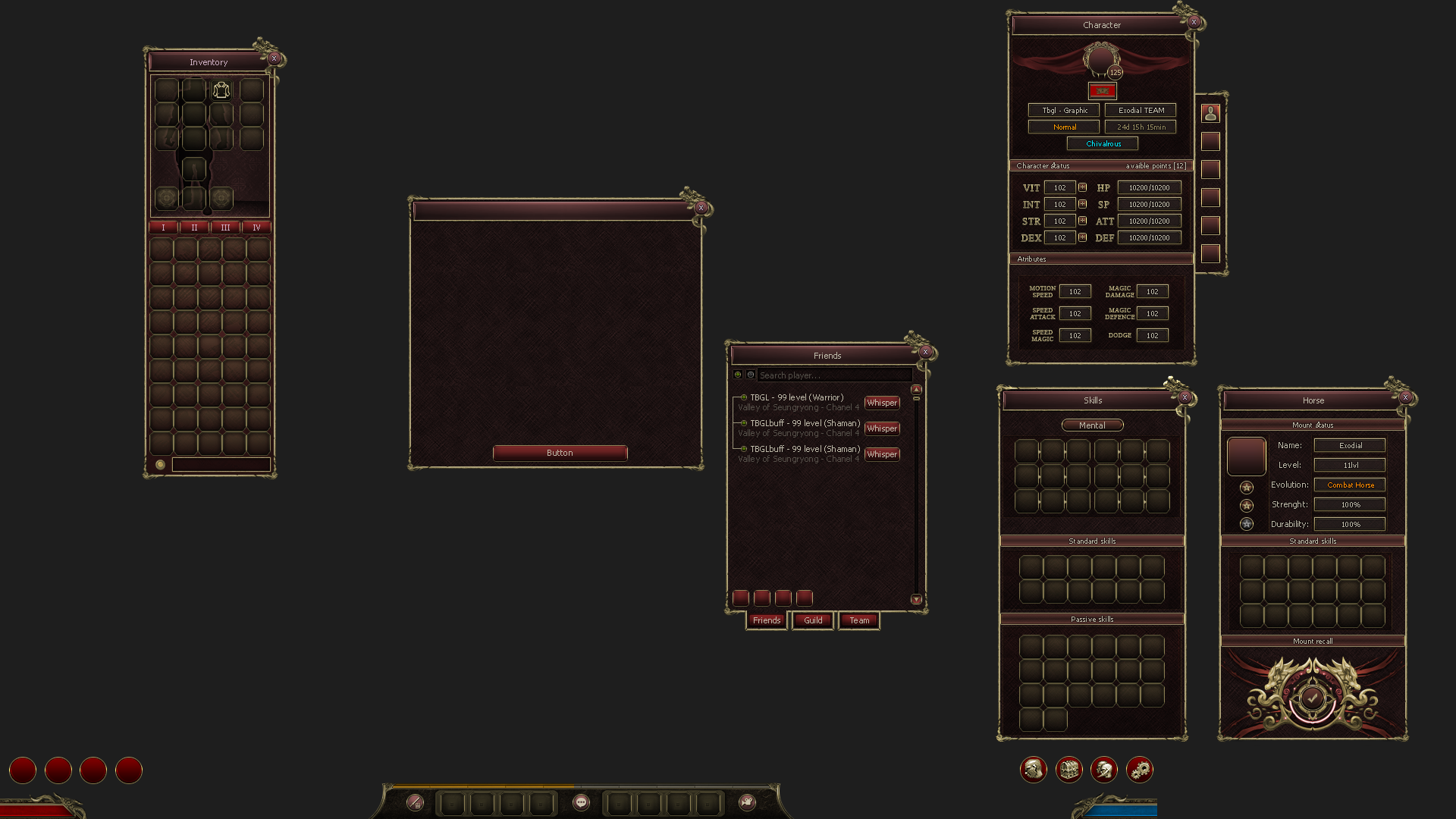Click the portrait icon beside the Character window
Image resolution: width=1456 pixels, height=819 pixels.
1210,111
